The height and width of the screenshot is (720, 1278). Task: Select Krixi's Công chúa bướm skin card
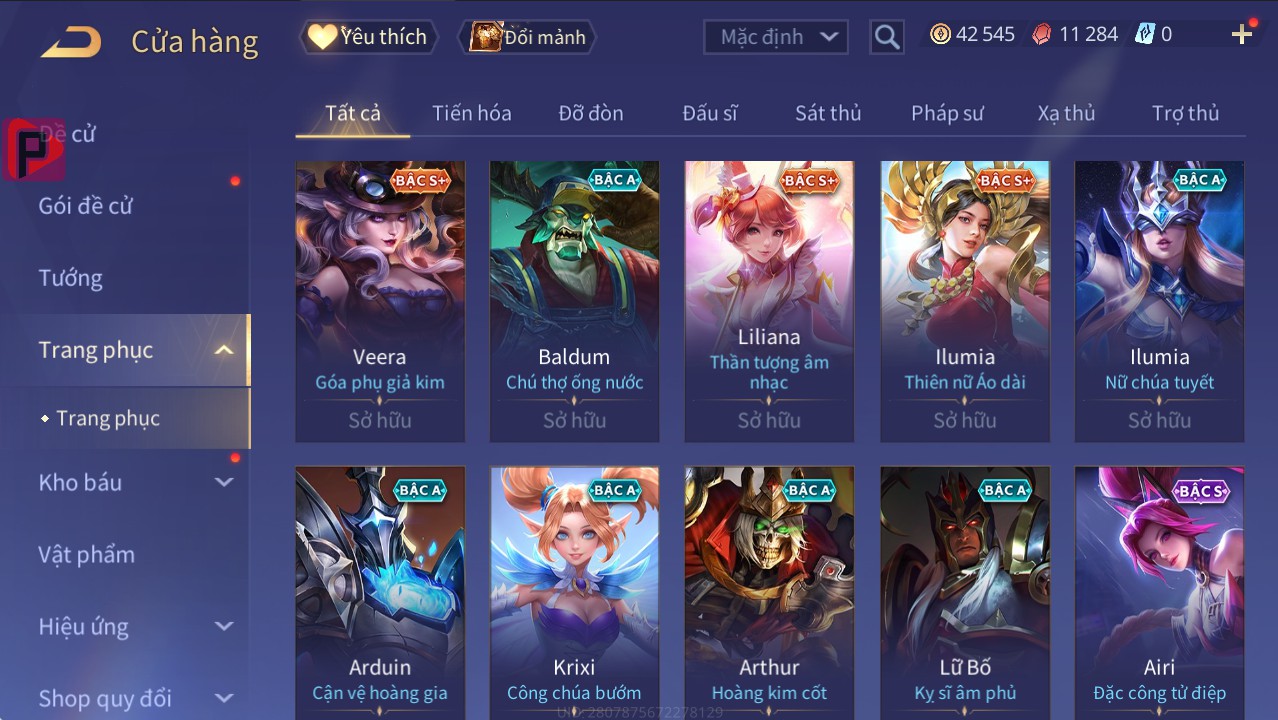tap(574, 590)
